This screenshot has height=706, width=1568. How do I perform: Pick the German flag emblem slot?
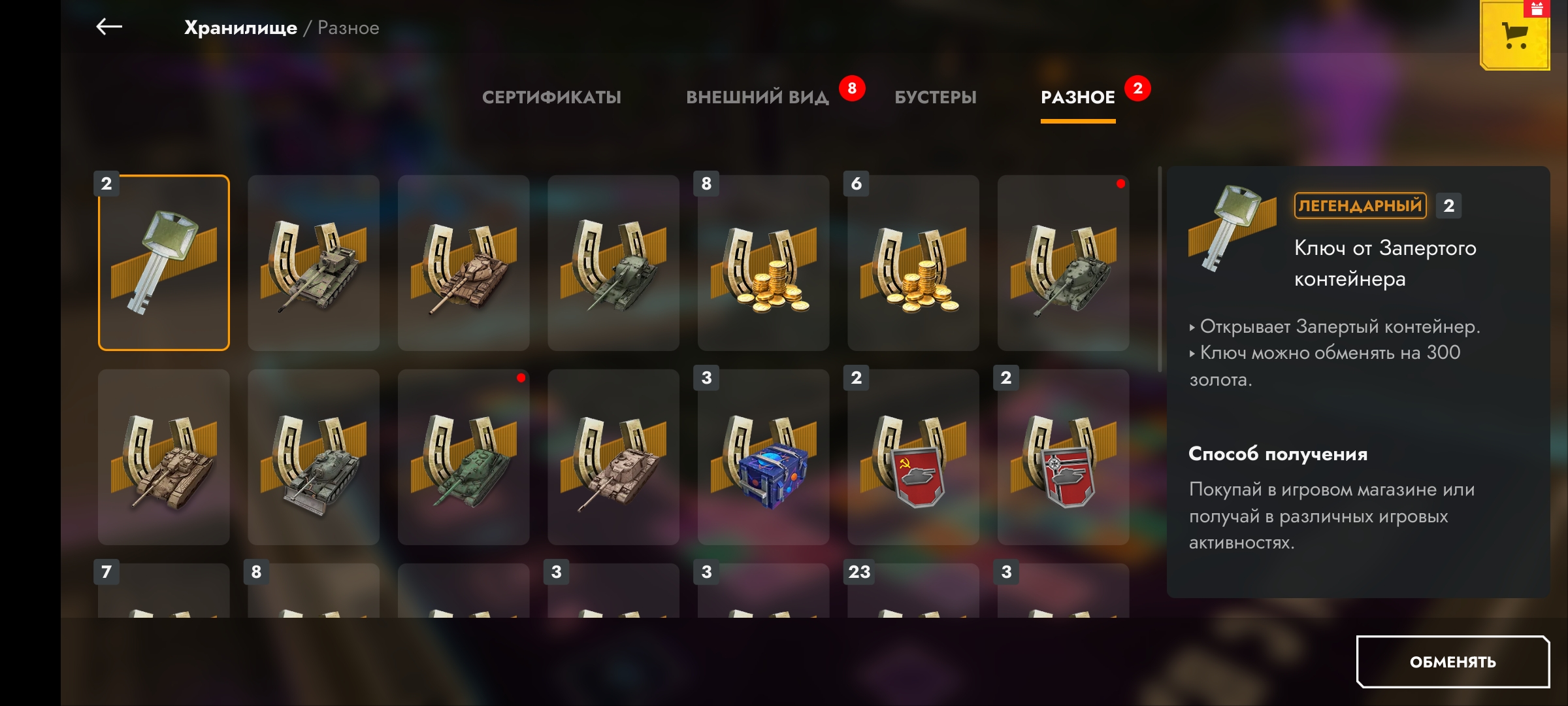[x=1063, y=458]
